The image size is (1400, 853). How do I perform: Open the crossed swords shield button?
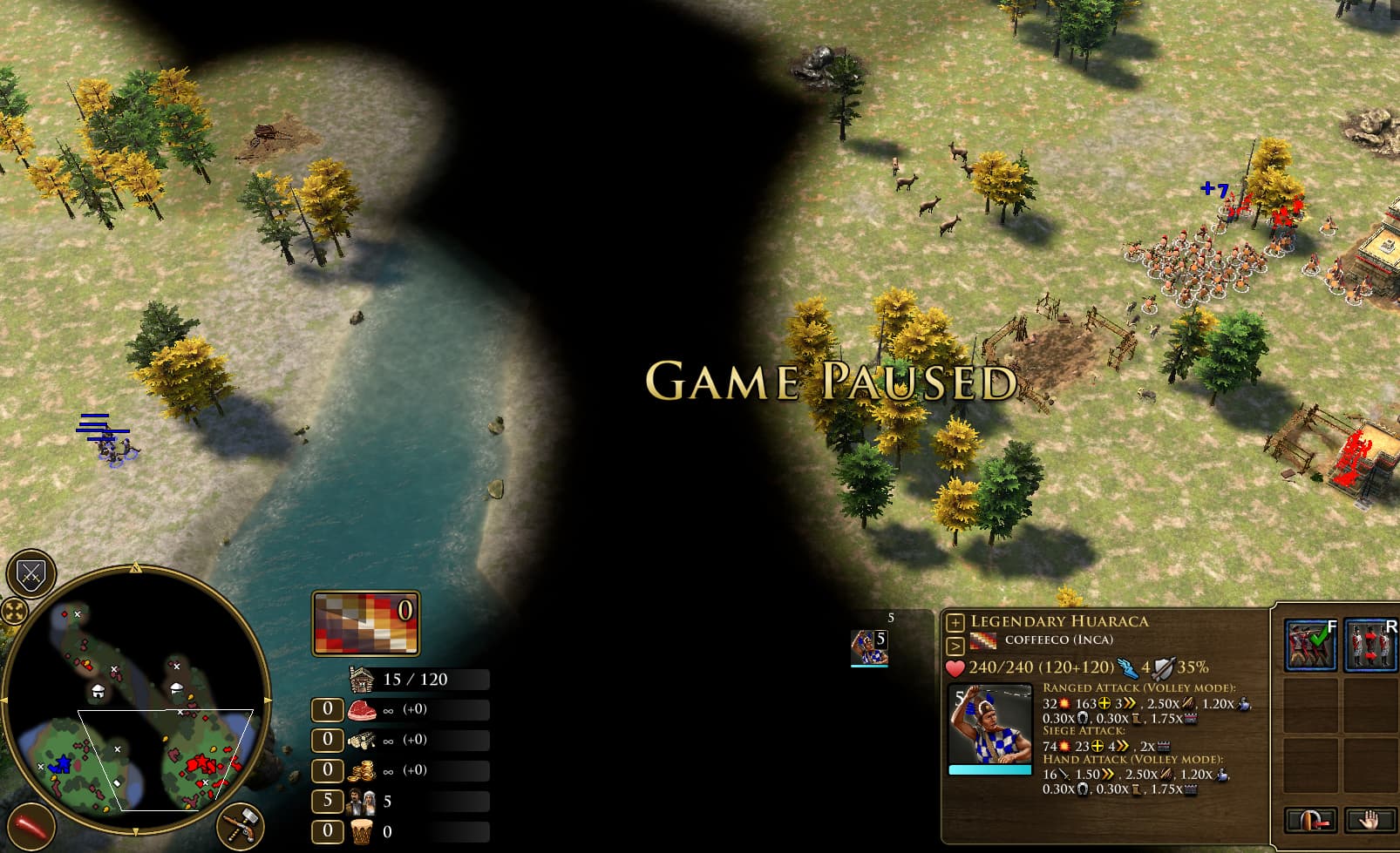31,575
